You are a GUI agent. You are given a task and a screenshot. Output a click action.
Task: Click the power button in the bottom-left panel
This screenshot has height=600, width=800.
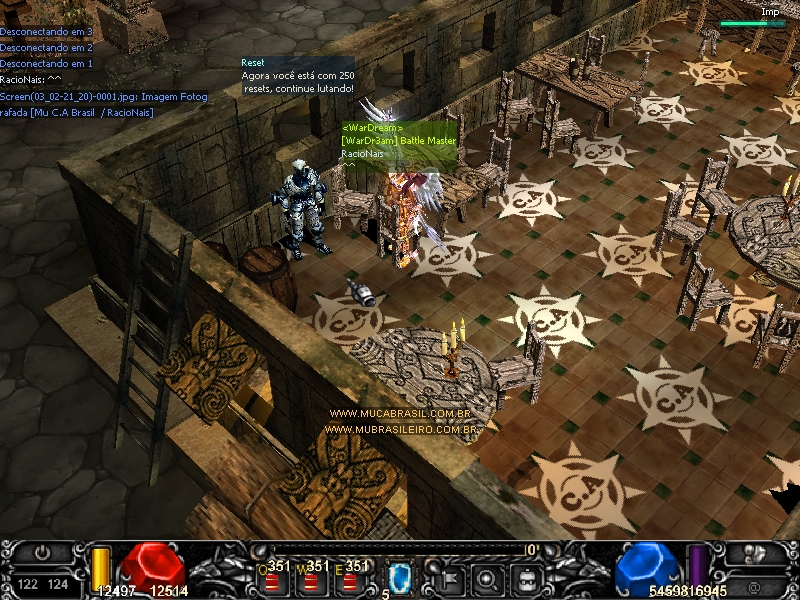pos(42,553)
